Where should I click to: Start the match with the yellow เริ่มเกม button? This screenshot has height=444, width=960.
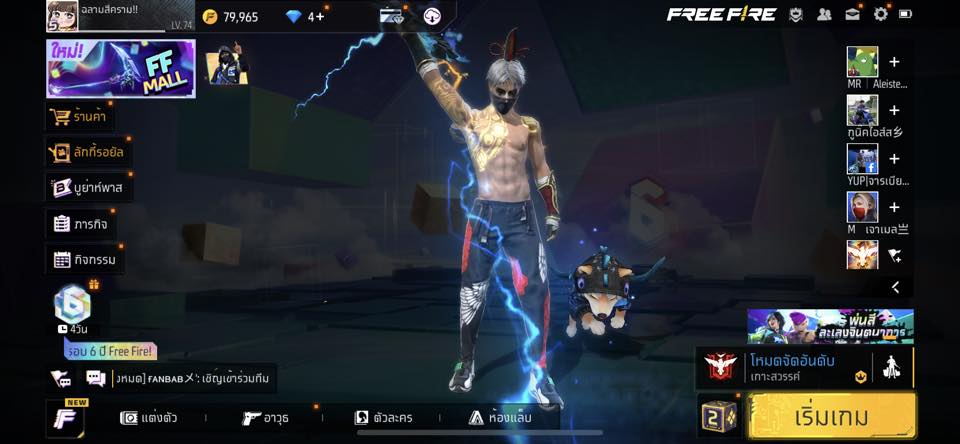831,416
